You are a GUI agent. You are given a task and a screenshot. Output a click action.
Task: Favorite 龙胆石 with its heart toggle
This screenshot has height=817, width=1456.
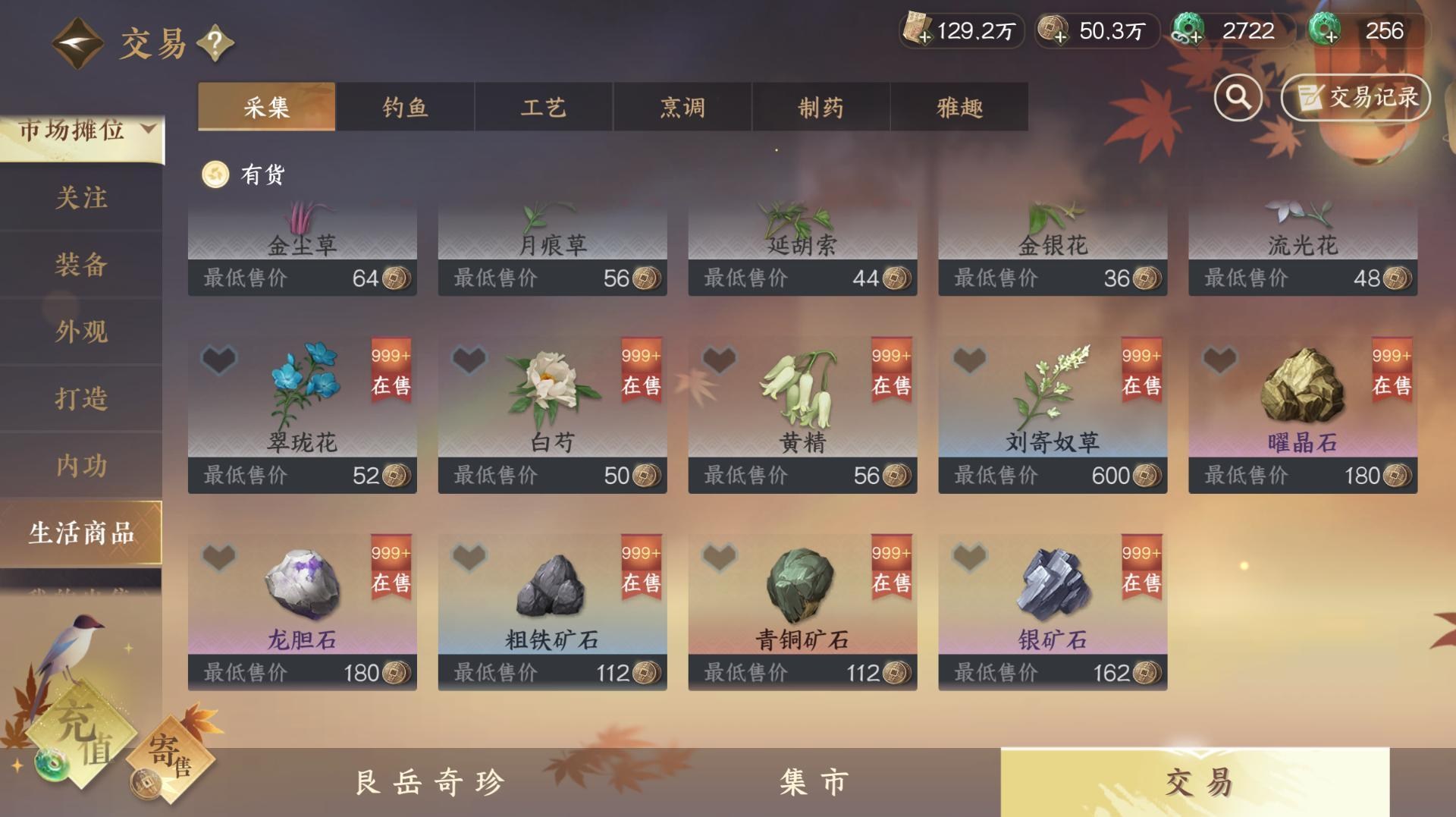coord(217,555)
